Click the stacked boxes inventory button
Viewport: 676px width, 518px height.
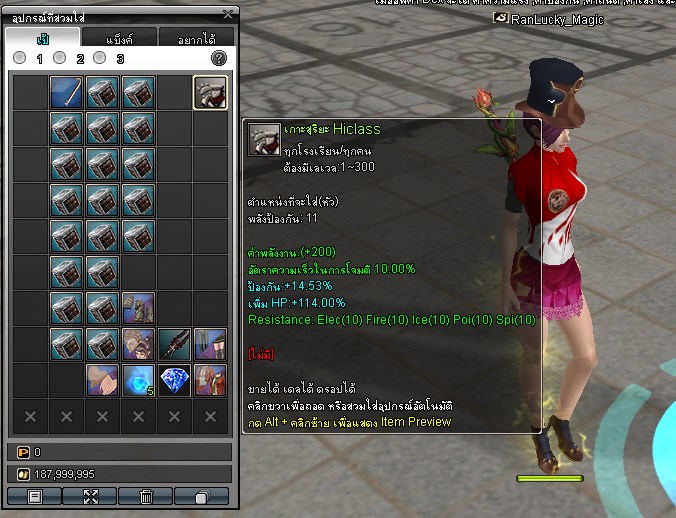coord(201,496)
